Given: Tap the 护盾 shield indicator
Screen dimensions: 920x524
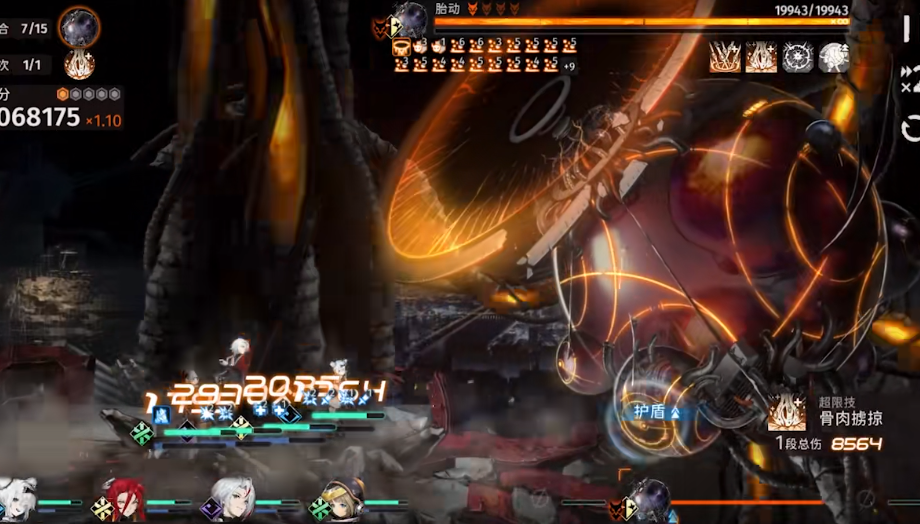Looking at the screenshot, I should [656, 411].
